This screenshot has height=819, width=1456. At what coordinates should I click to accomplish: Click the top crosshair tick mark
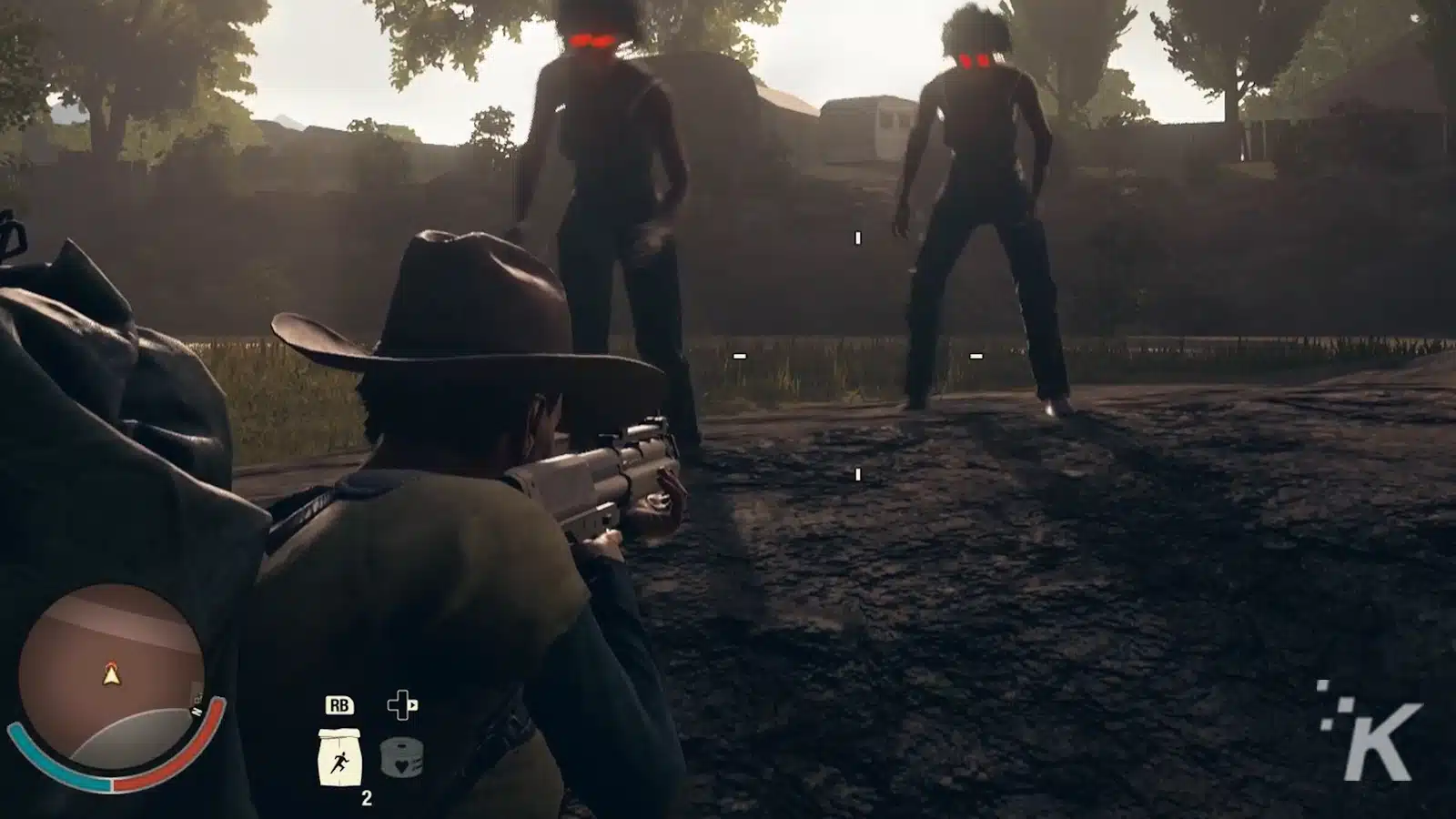[856, 237]
